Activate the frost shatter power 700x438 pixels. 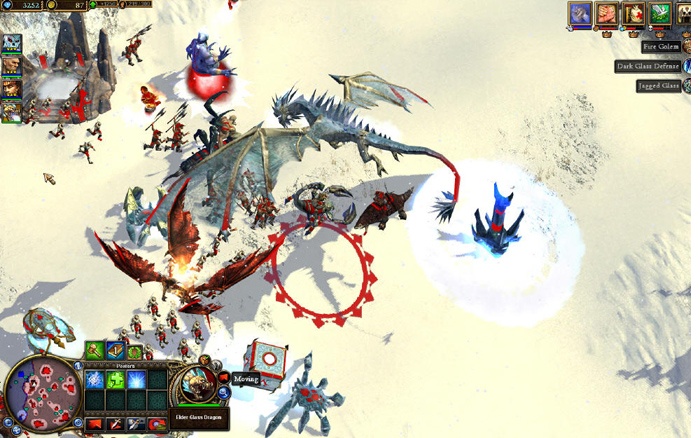click(95, 380)
